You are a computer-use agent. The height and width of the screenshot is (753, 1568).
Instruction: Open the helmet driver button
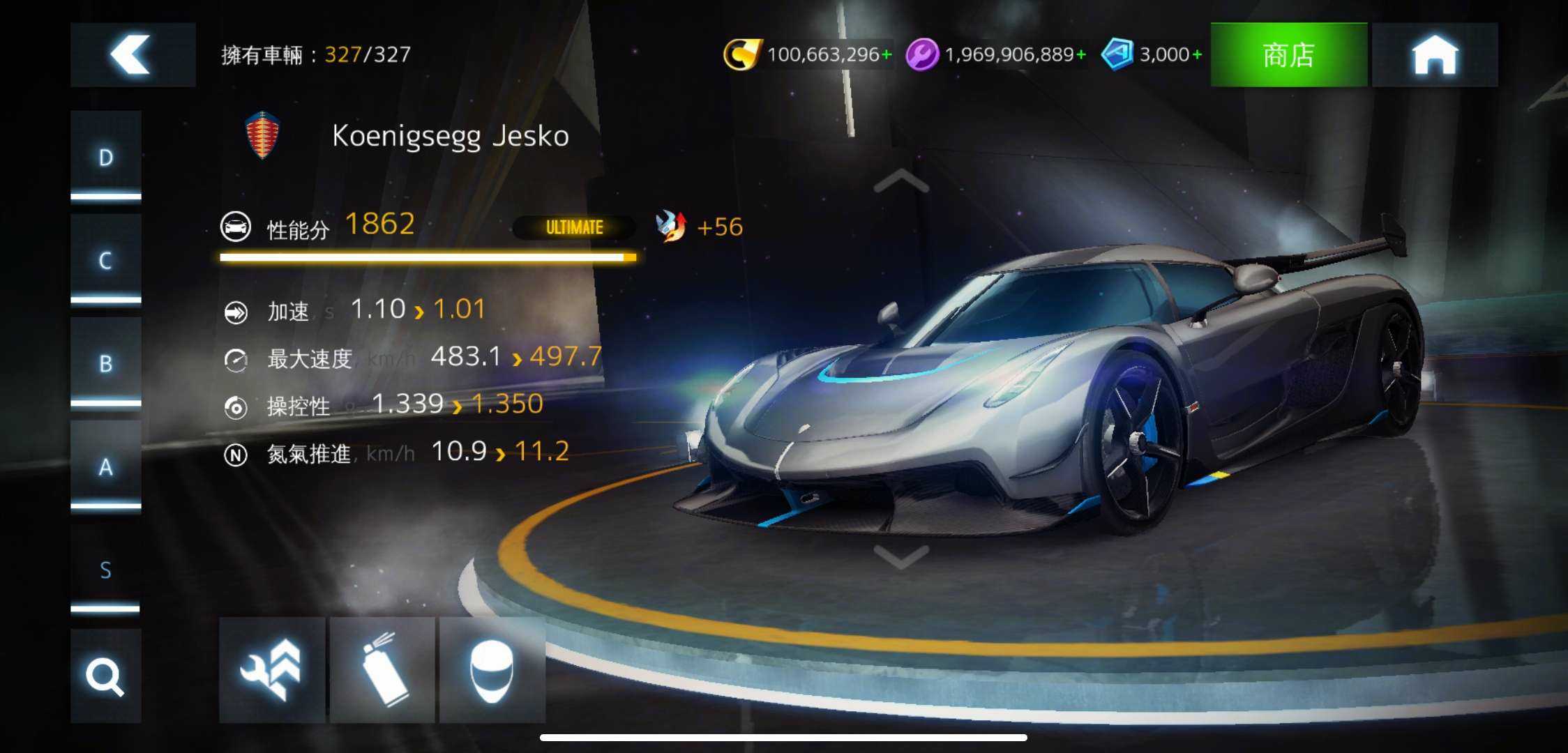point(492,670)
